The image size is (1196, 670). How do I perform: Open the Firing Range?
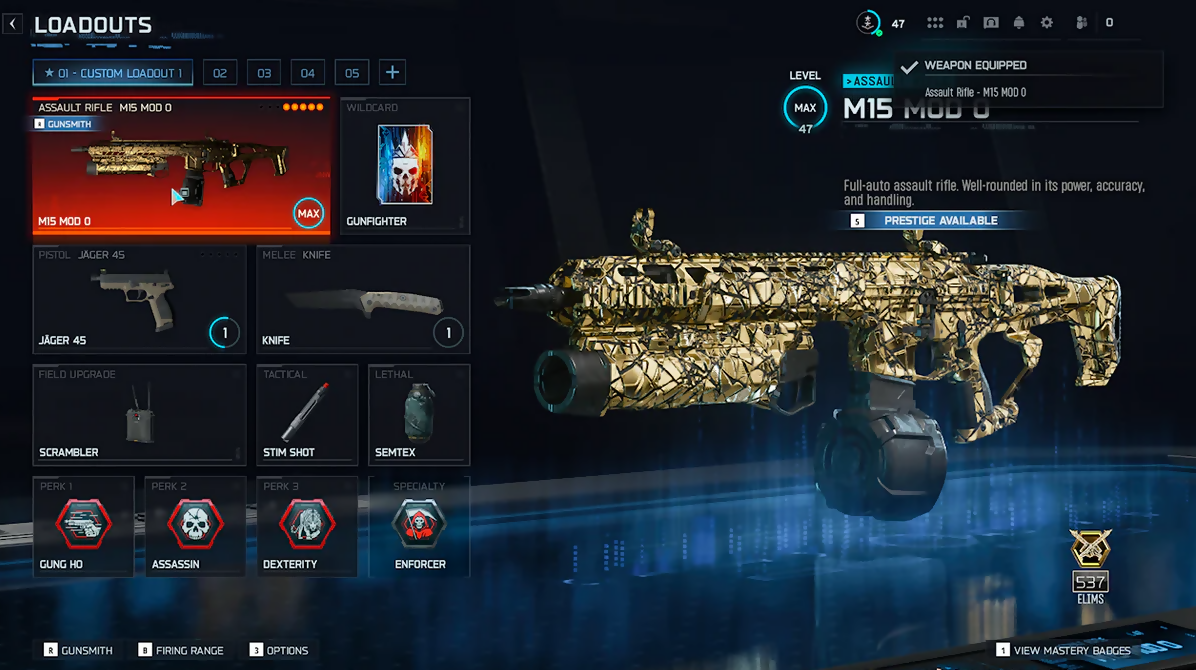(181, 650)
